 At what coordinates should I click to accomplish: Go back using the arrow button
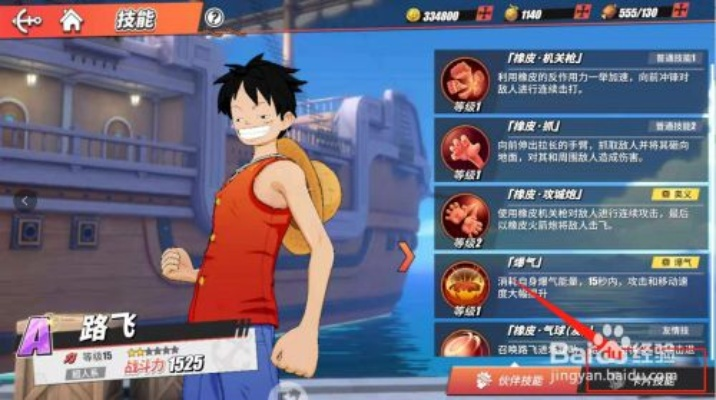26,17
